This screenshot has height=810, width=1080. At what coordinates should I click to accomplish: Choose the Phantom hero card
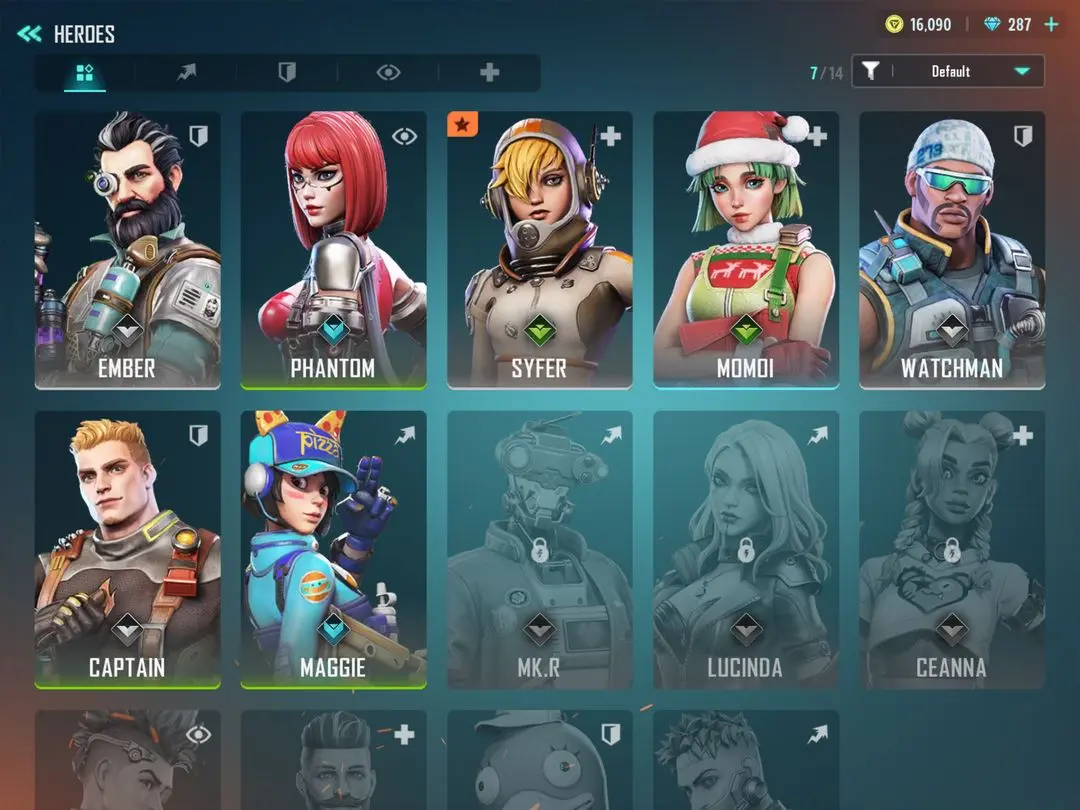[x=334, y=249]
